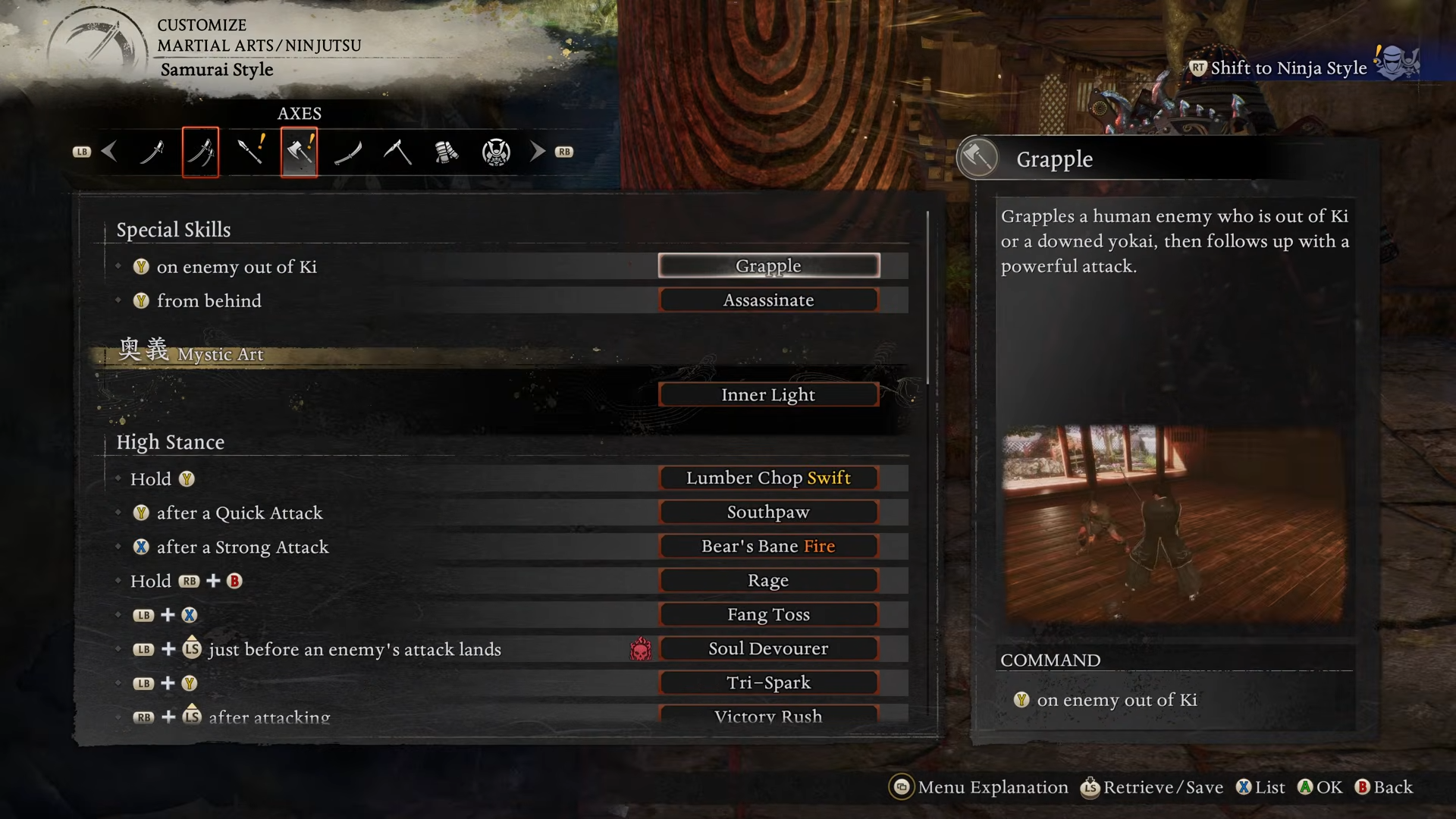
Task: Click the right arrow for next weapon
Action: (538, 152)
